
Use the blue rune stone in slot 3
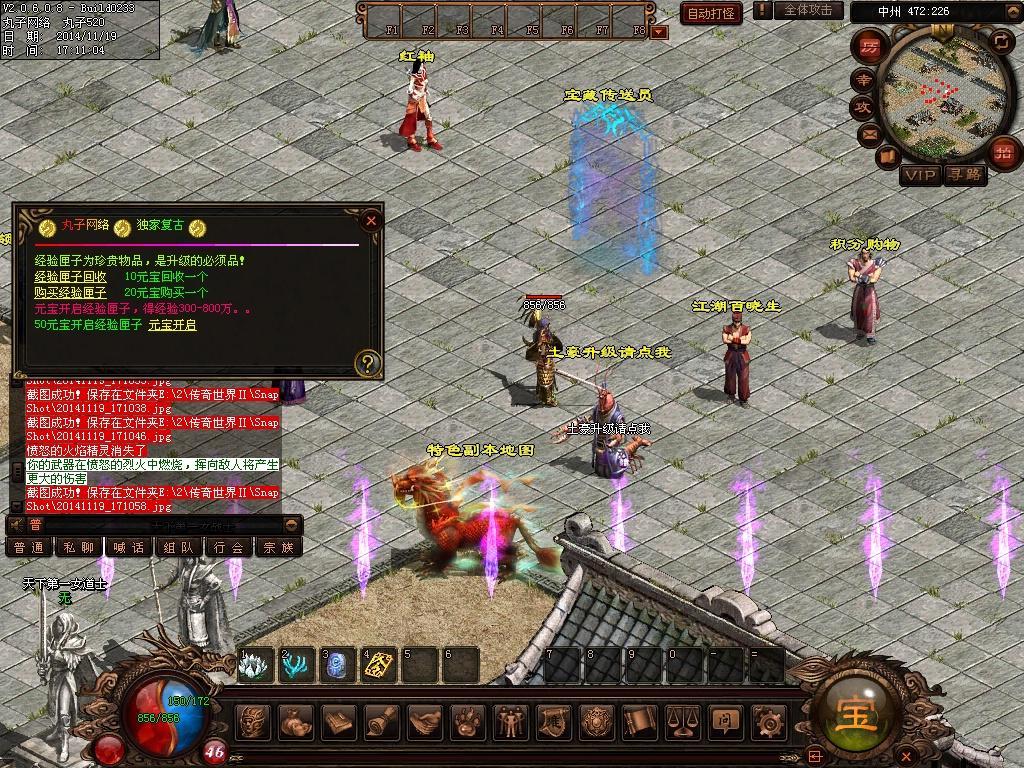point(337,665)
